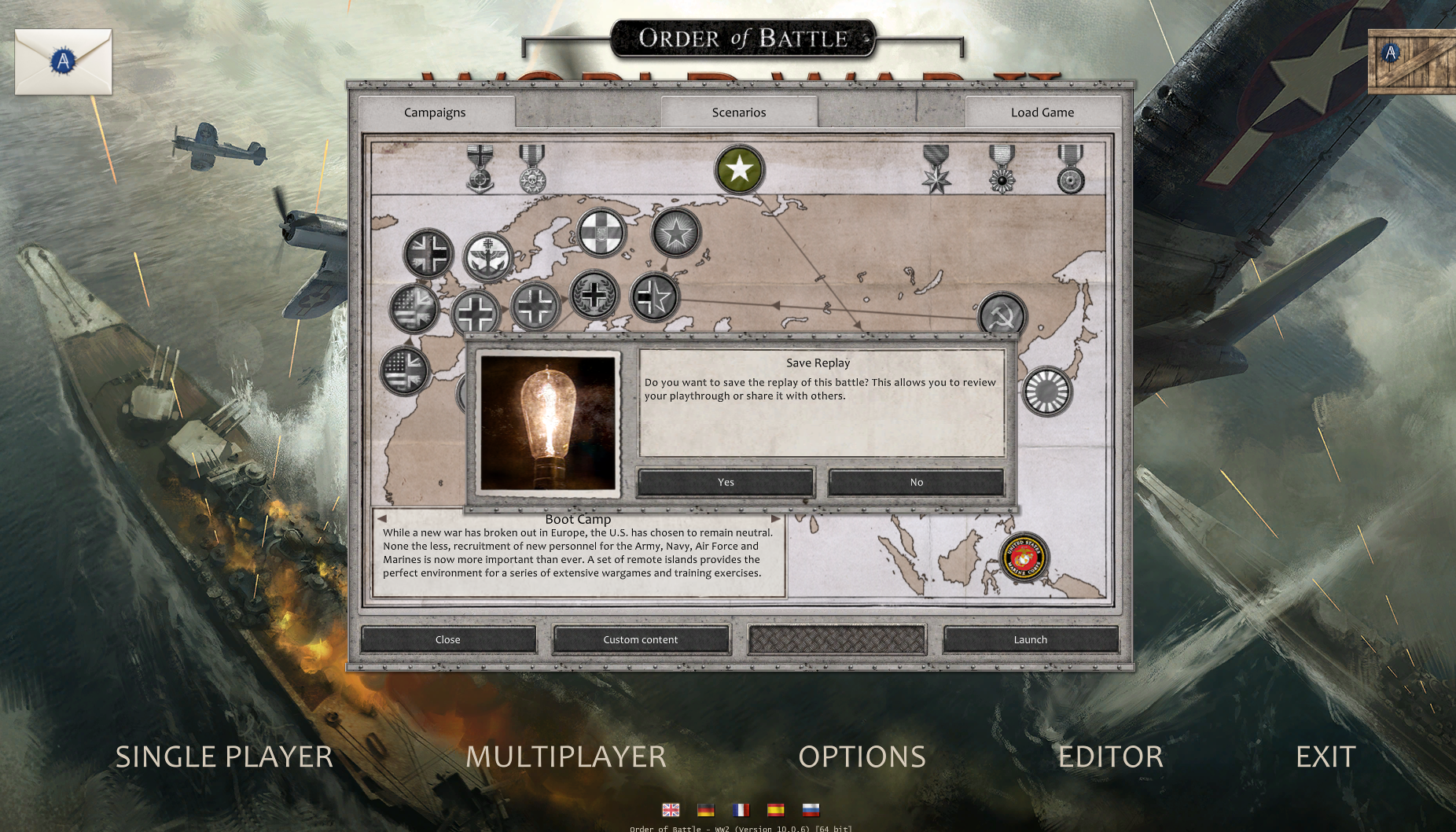Confirm saving the replay with Yes
The width and height of the screenshot is (1456, 832).
click(725, 482)
